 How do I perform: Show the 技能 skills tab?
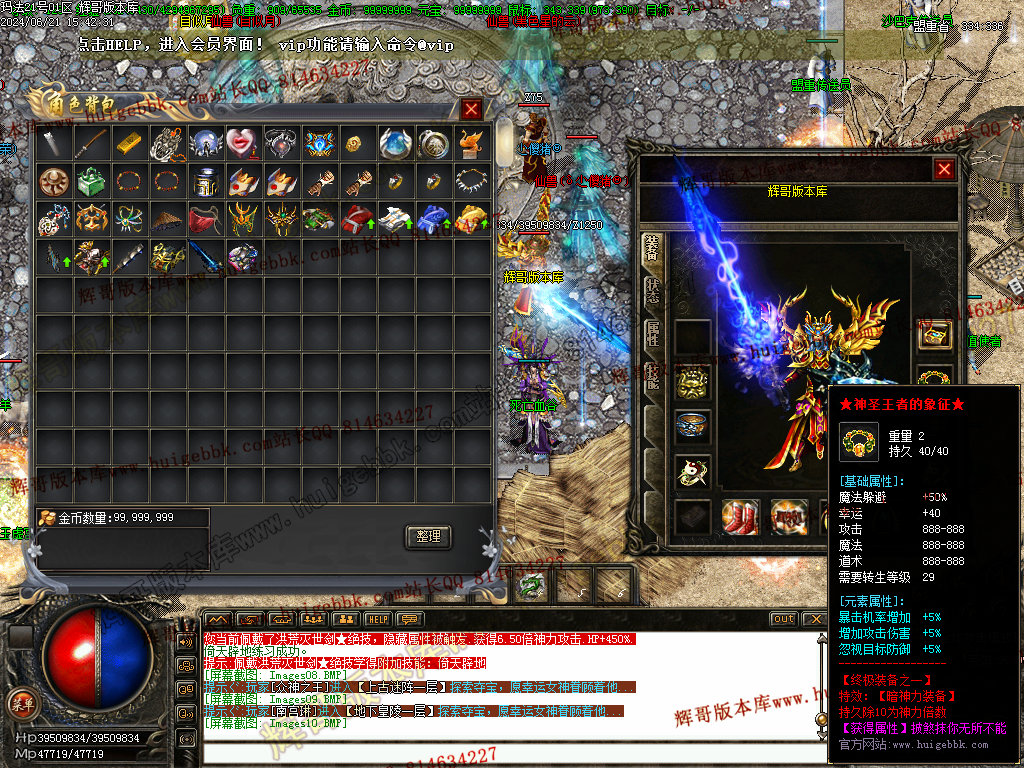tap(653, 376)
